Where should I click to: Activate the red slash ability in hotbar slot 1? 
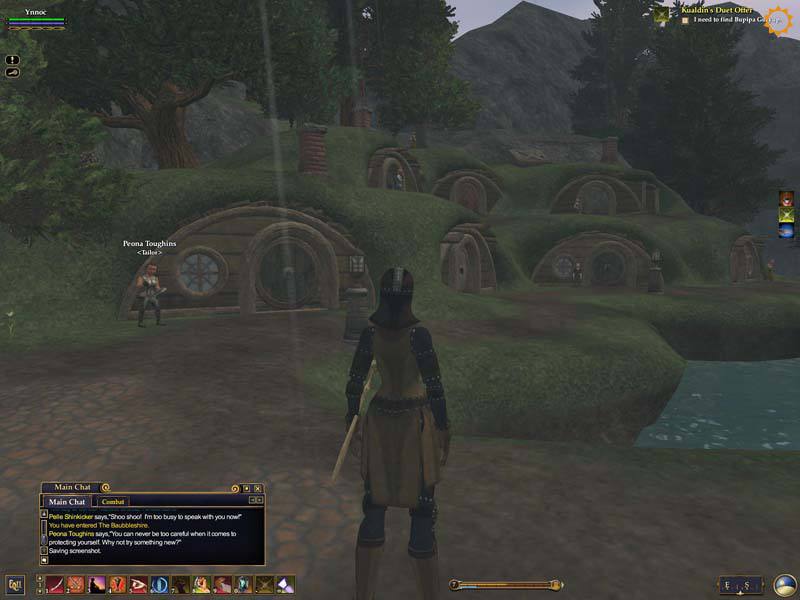(x=54, y=584)
